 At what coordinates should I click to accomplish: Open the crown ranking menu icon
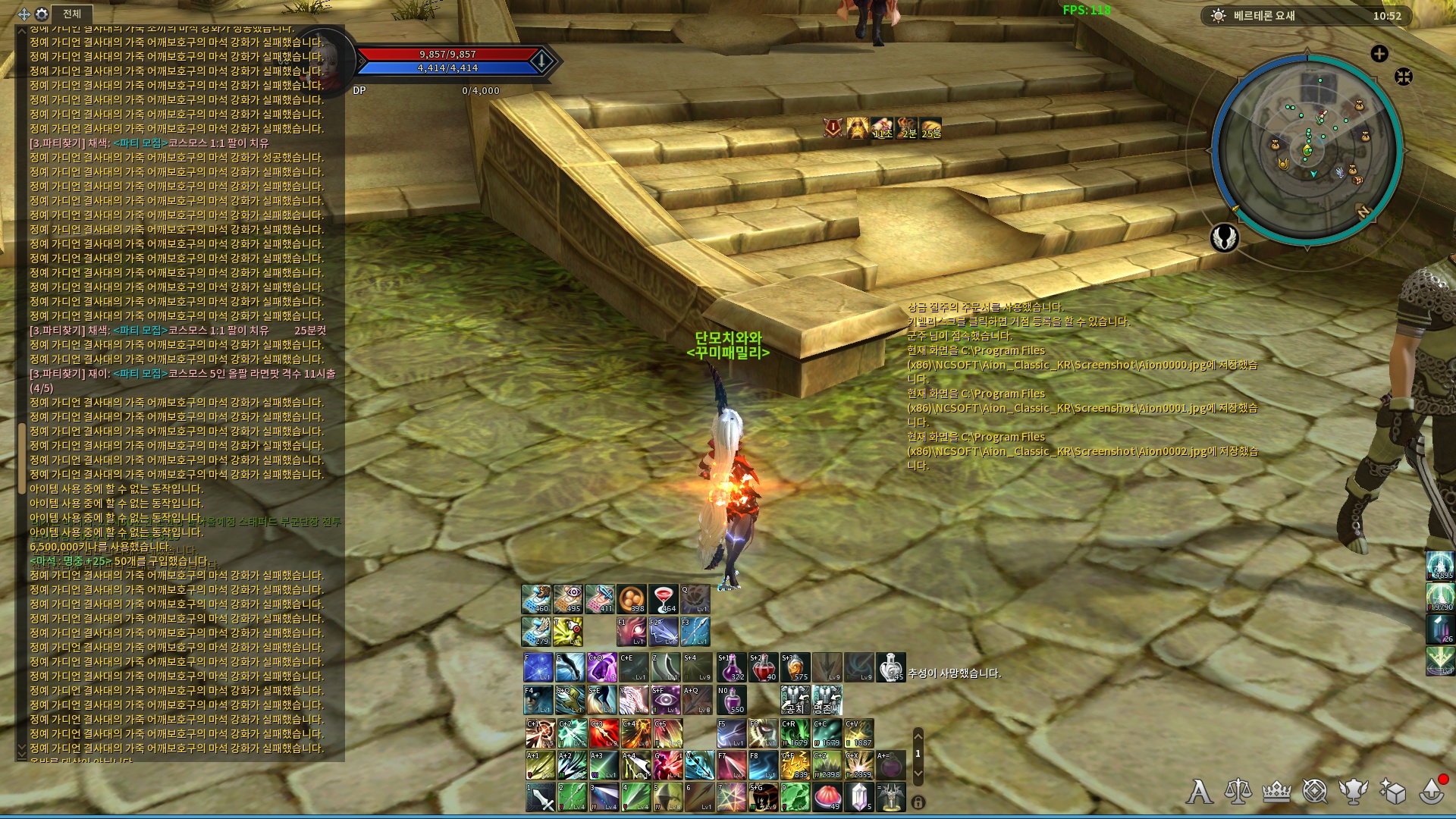tap(1276, 792)
